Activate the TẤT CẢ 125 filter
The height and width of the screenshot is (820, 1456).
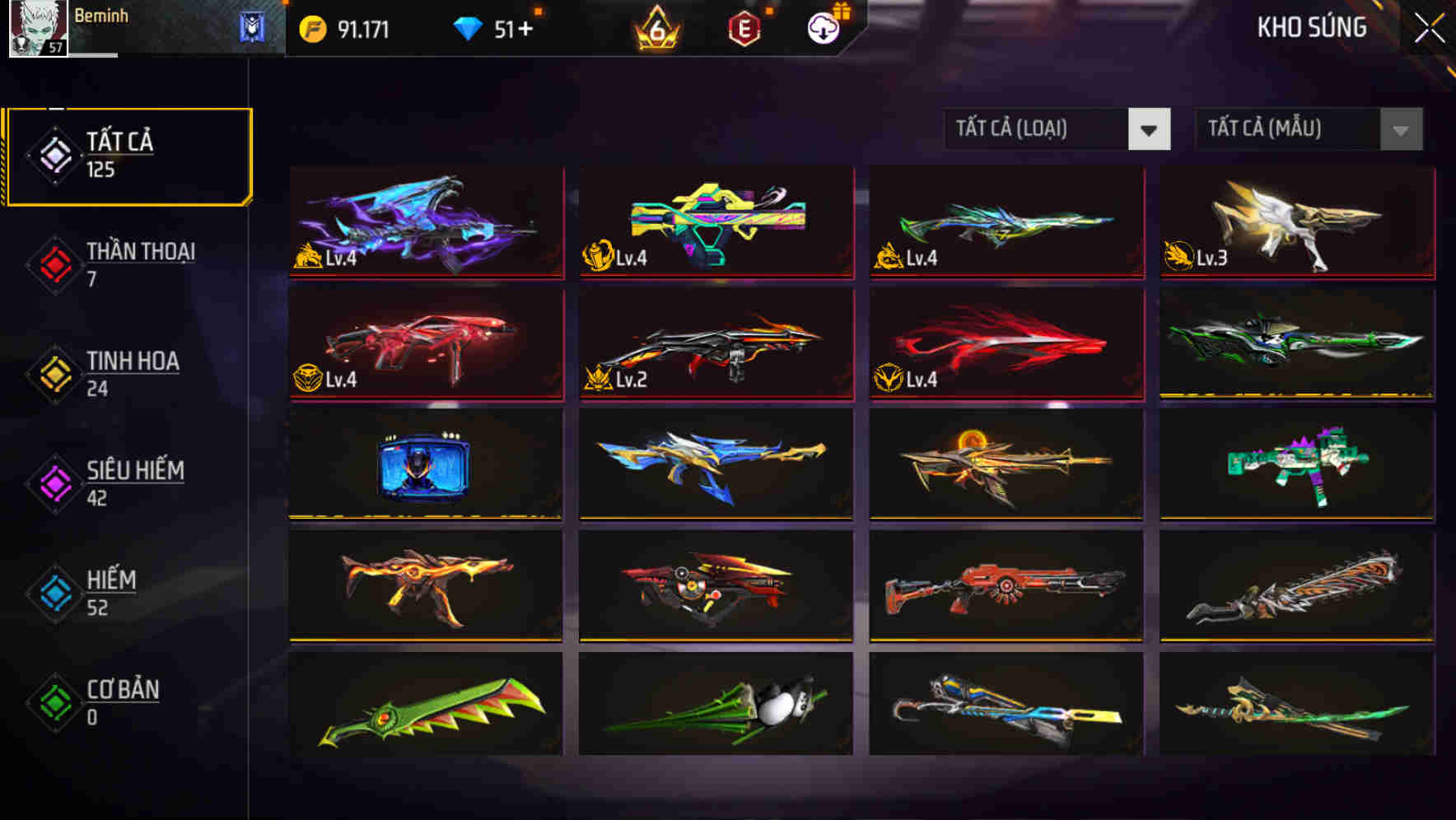[x=128, y=153]
